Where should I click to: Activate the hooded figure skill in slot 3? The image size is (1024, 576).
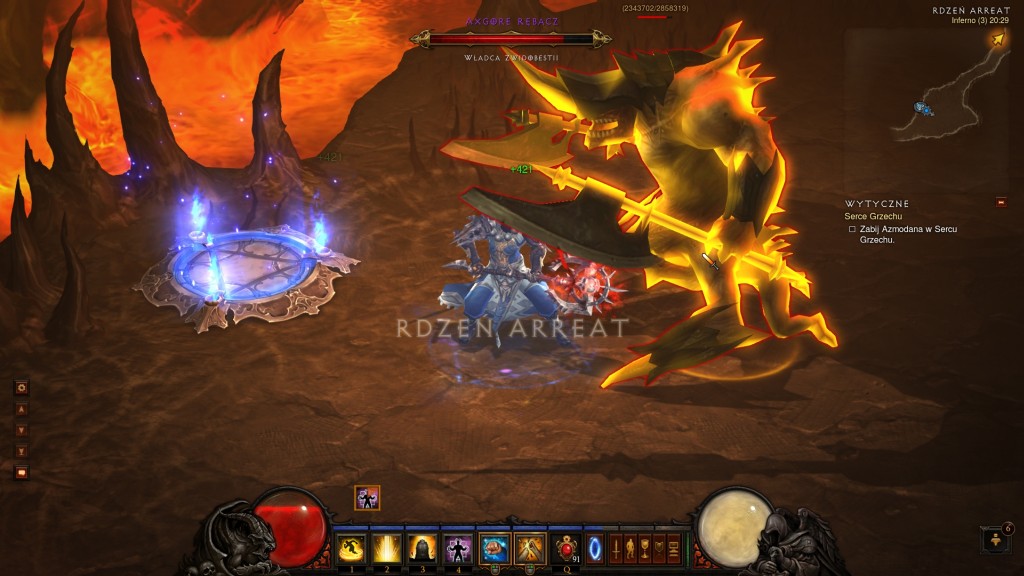point(421,548)
